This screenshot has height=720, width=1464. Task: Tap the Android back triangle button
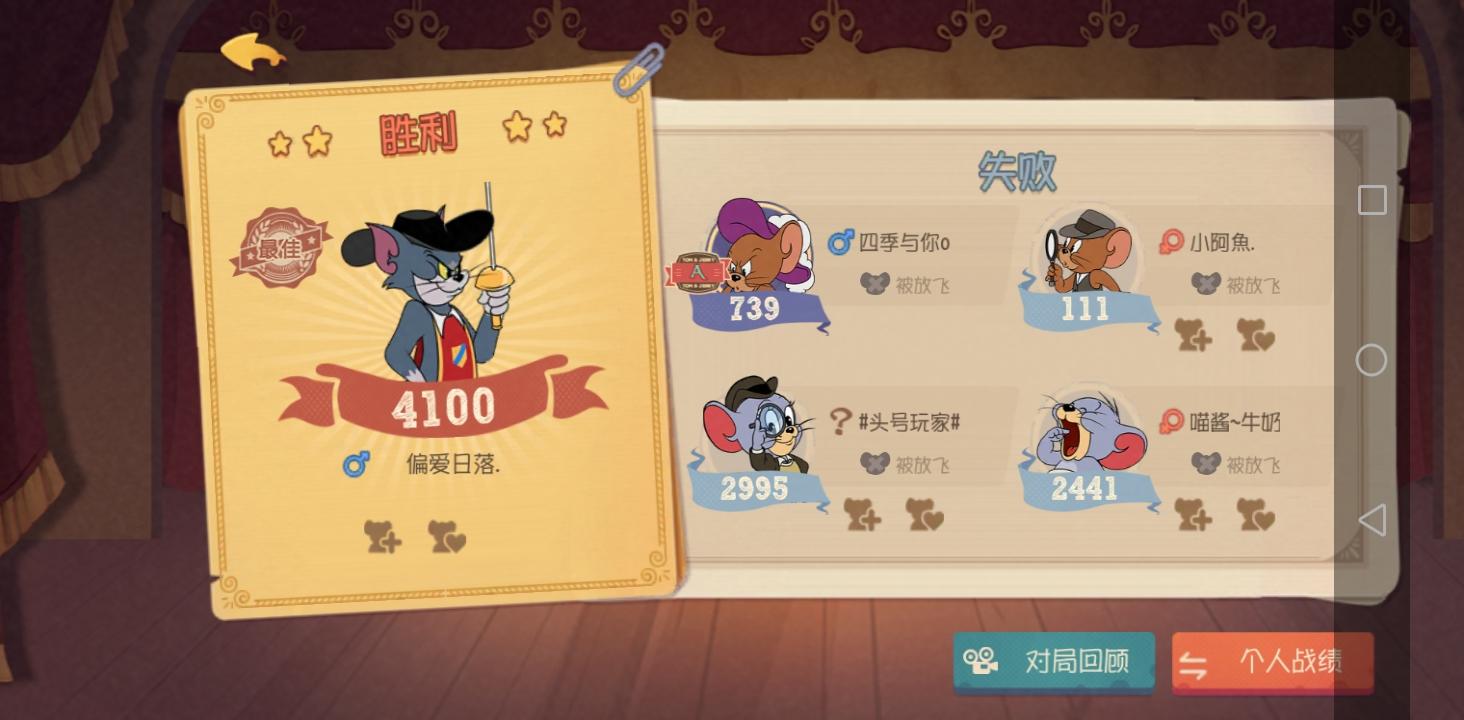(x=1373, y=518)
